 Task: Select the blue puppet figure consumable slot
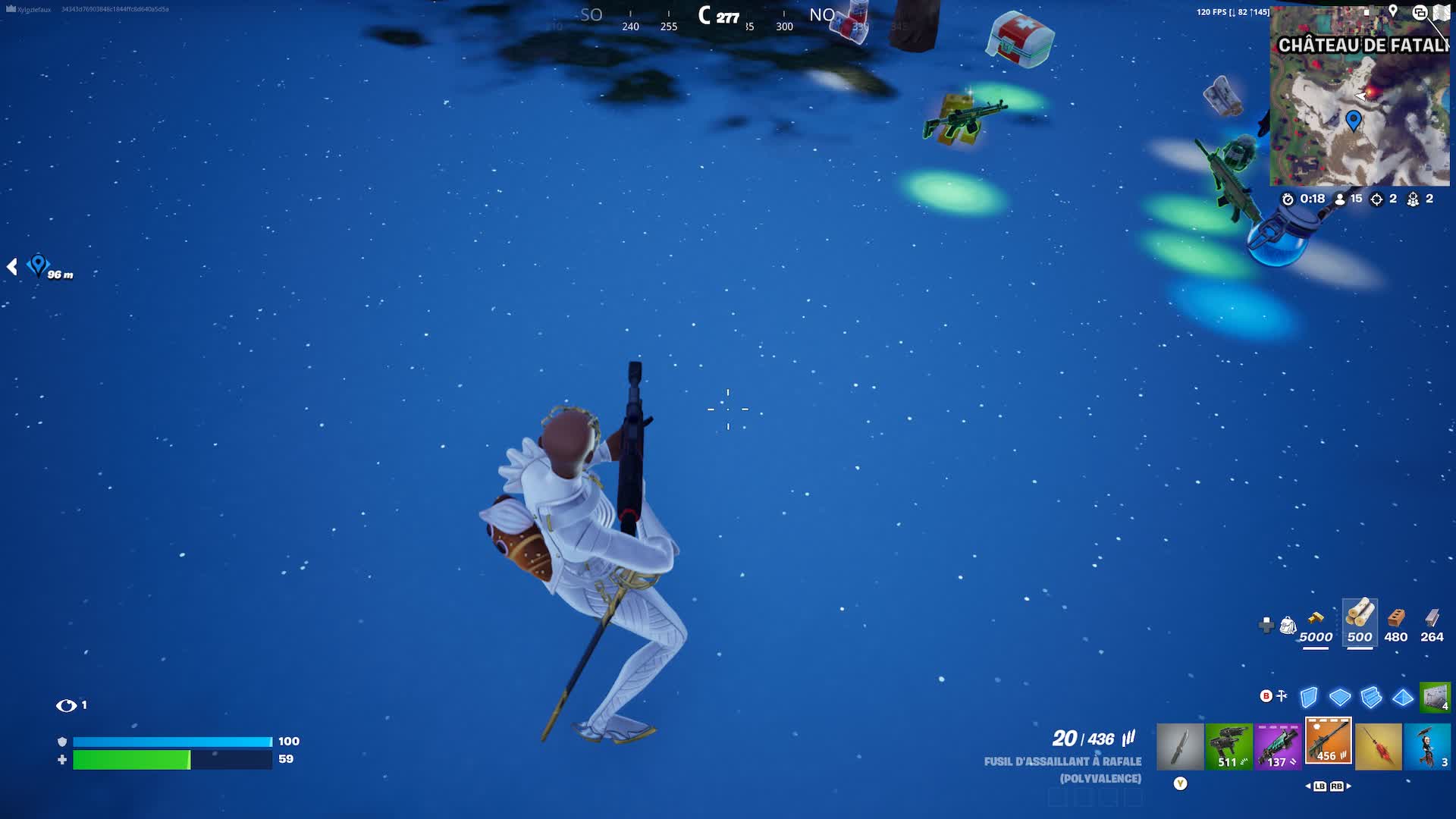tap(1427, 746)
